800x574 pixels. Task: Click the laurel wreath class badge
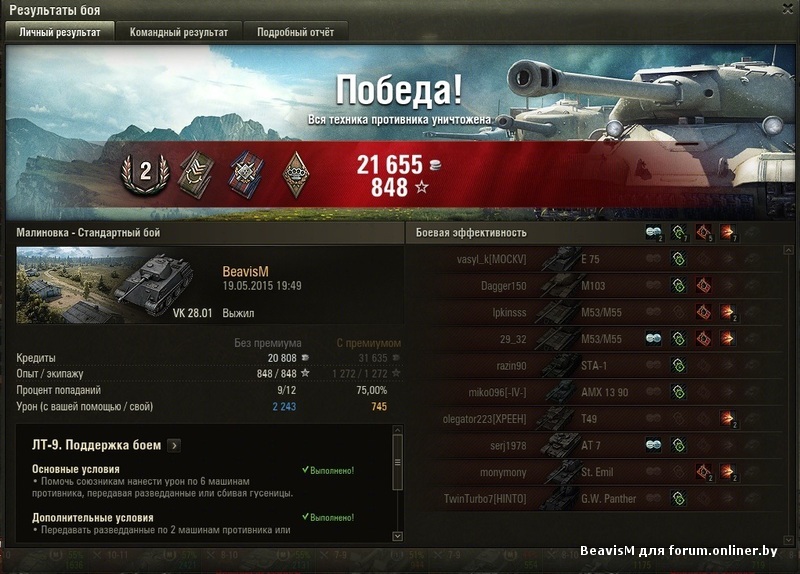[x=145, y=173]
